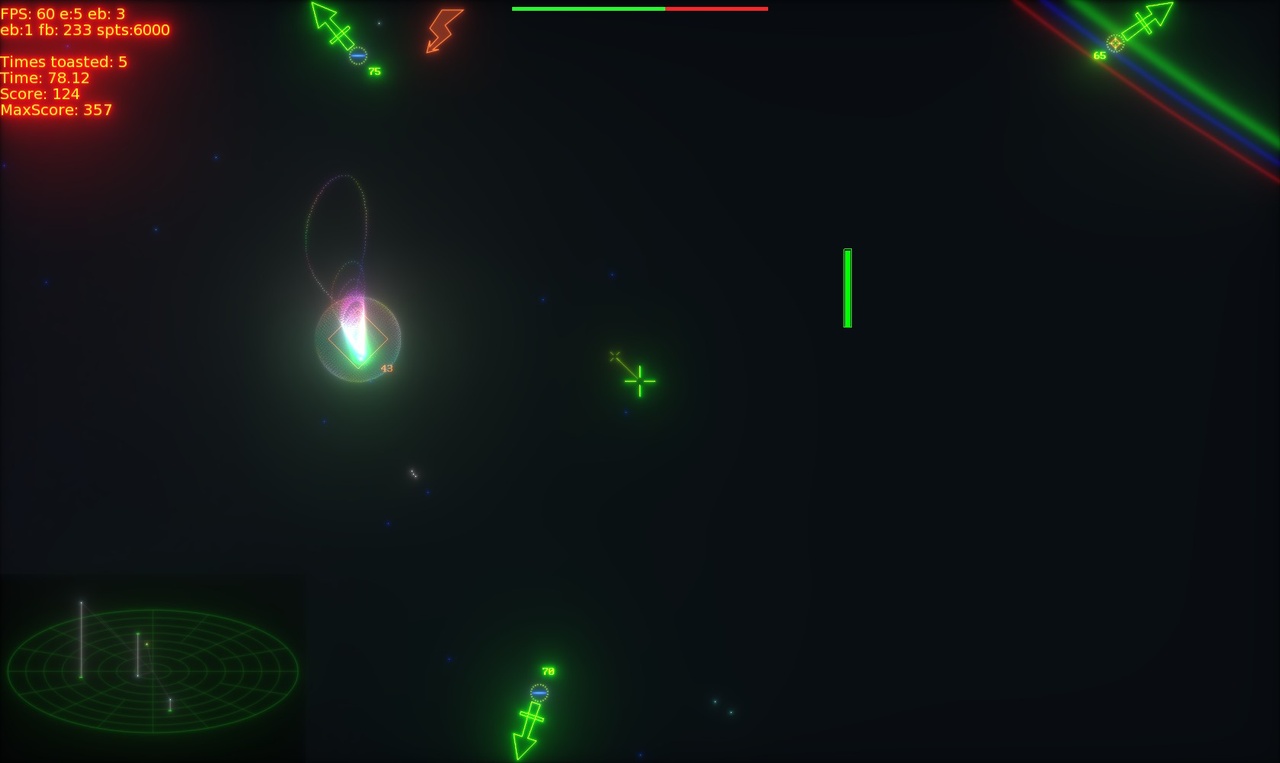Click the small yellow X marker near the crosshair
This screenshot has height=763, width=1280.
[613, 355]
